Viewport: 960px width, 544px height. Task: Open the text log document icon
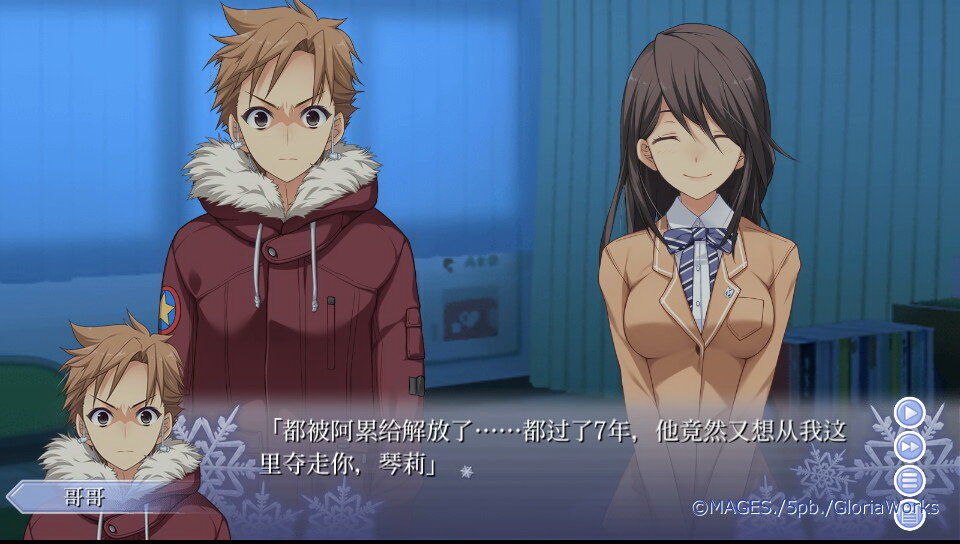click(x=909, y=517)
